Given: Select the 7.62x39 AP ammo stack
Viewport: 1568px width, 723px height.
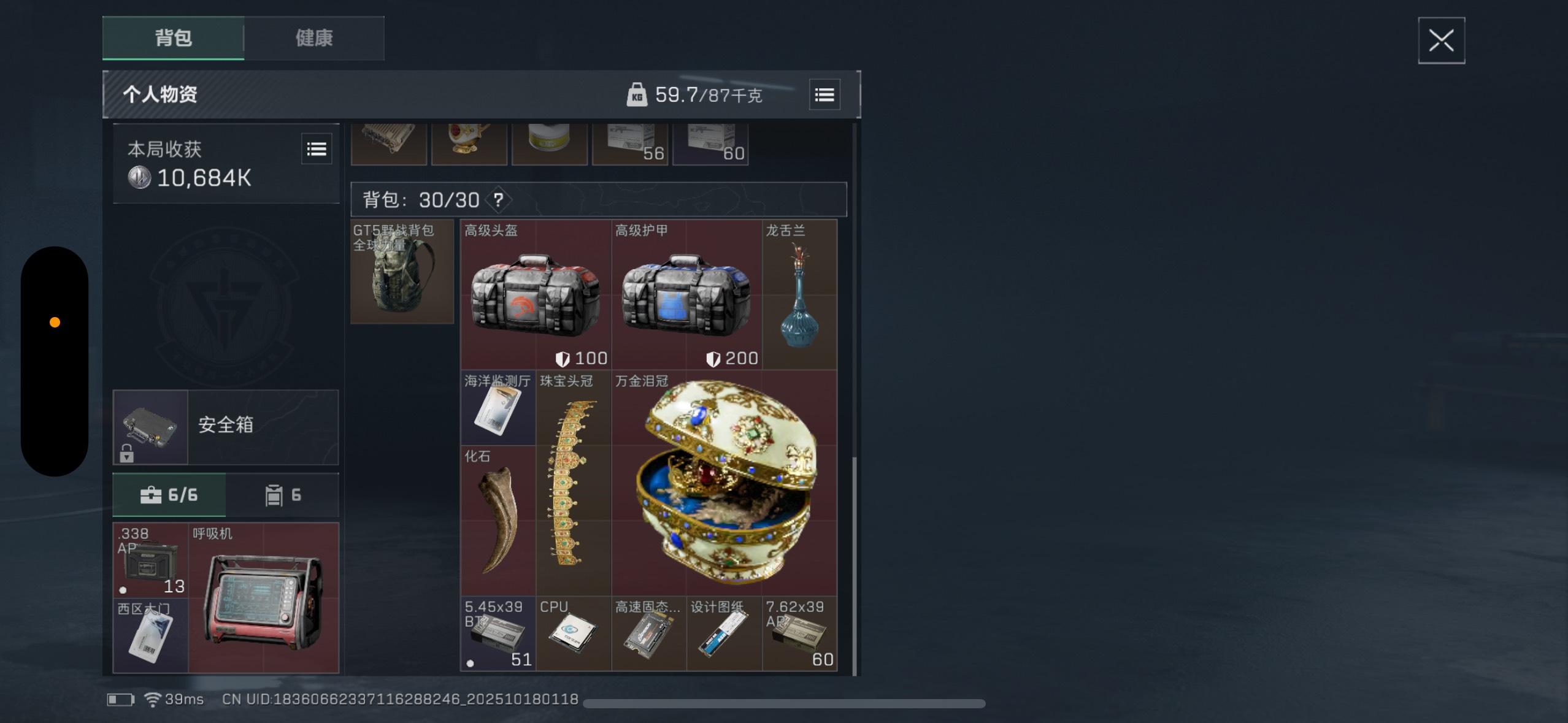Looking at the screenshot, I should (799, 633).
